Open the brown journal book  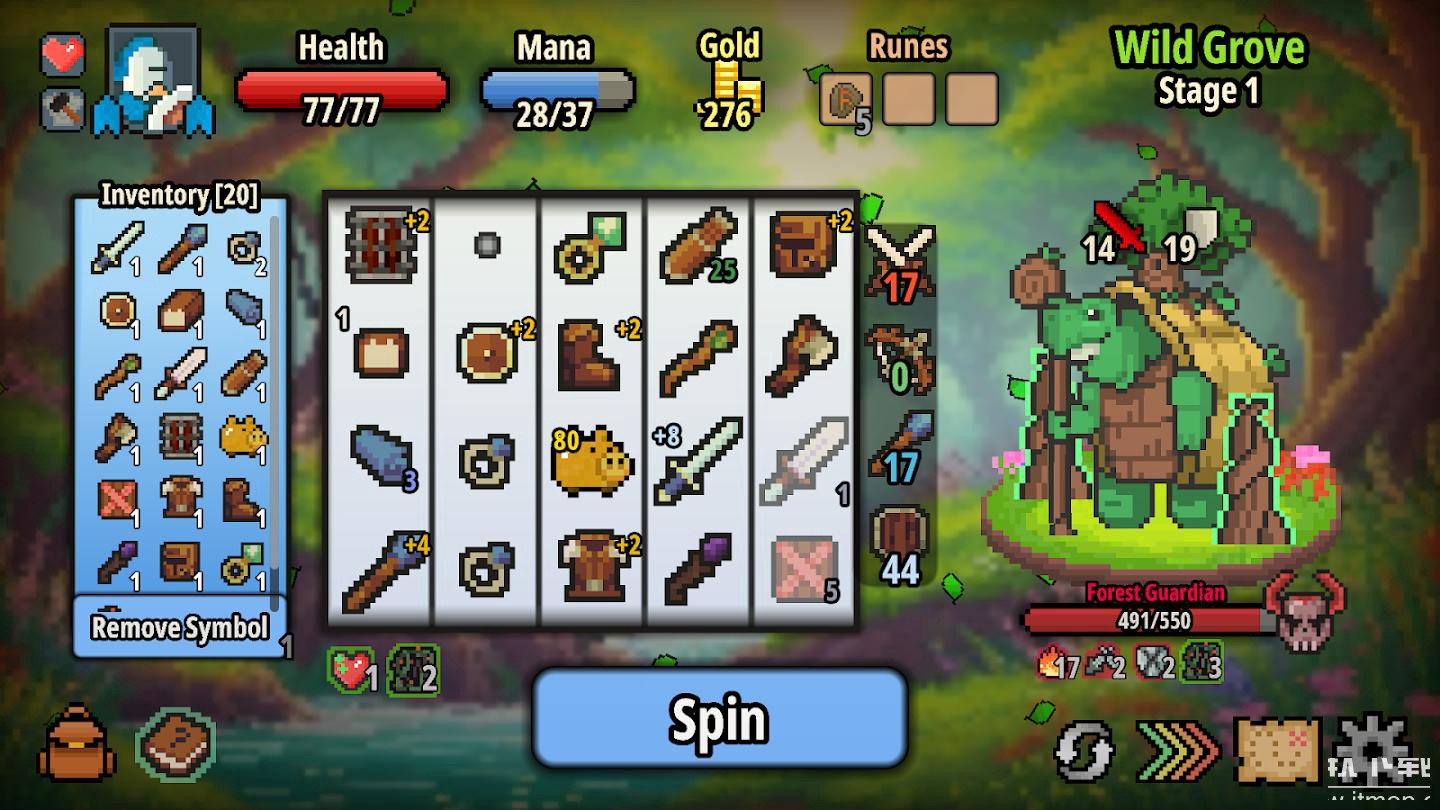(175, 745)
